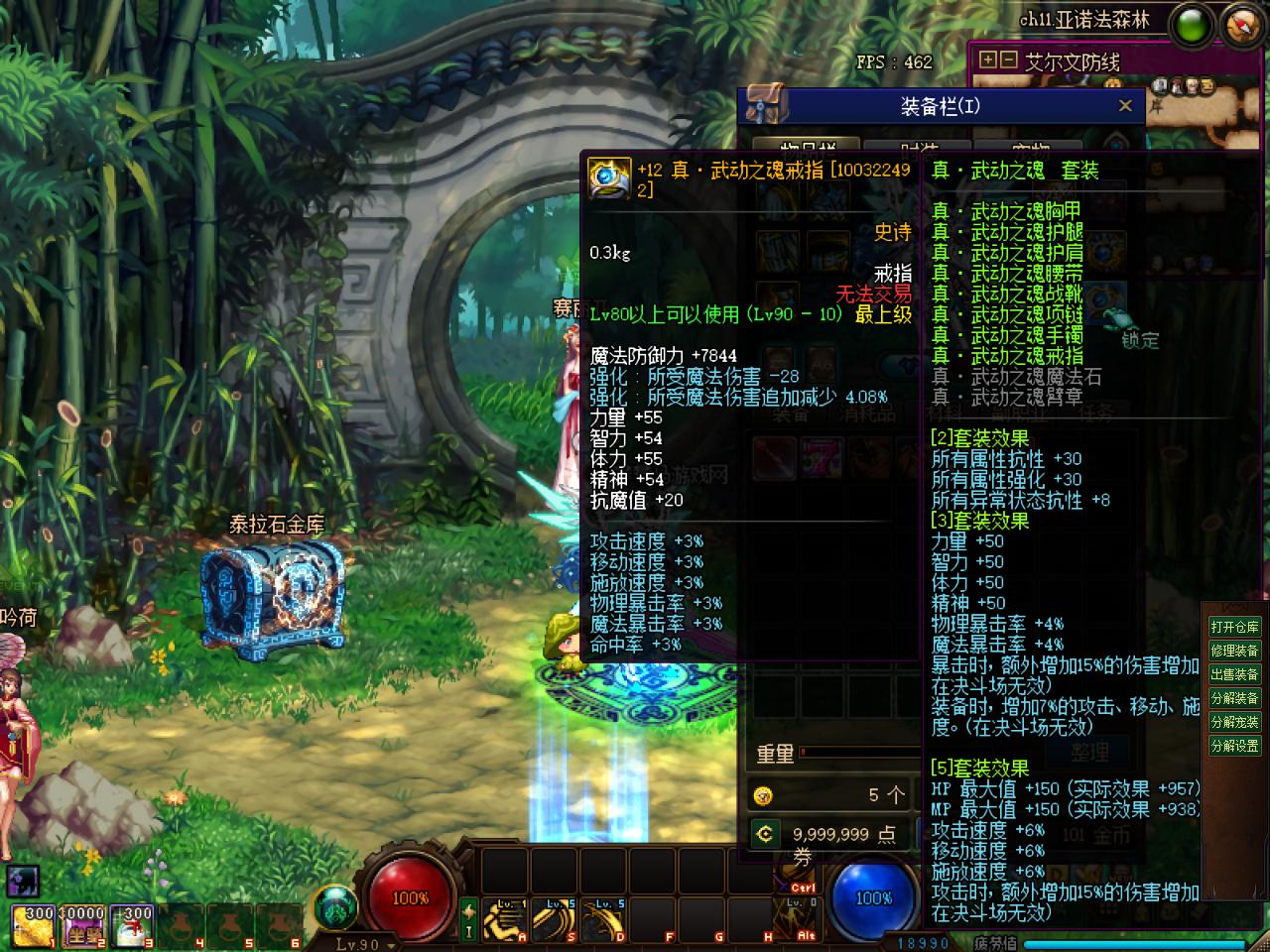The height and width of the screenshot is (952, 1270).
Task: Zoom out the minimap with minus button
Action: [x=1008, y=60]
